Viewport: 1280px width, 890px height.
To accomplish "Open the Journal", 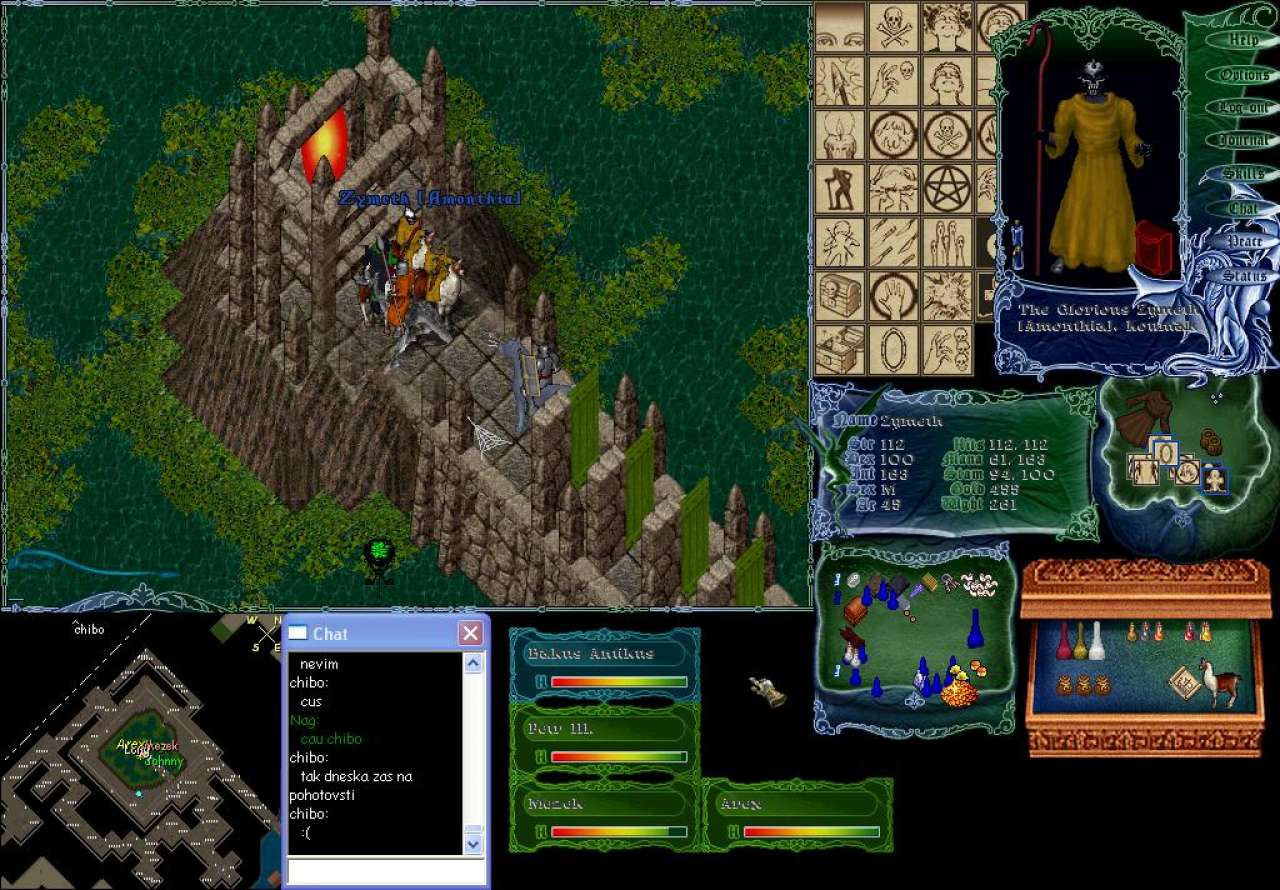I will (x=1243, y=141).
